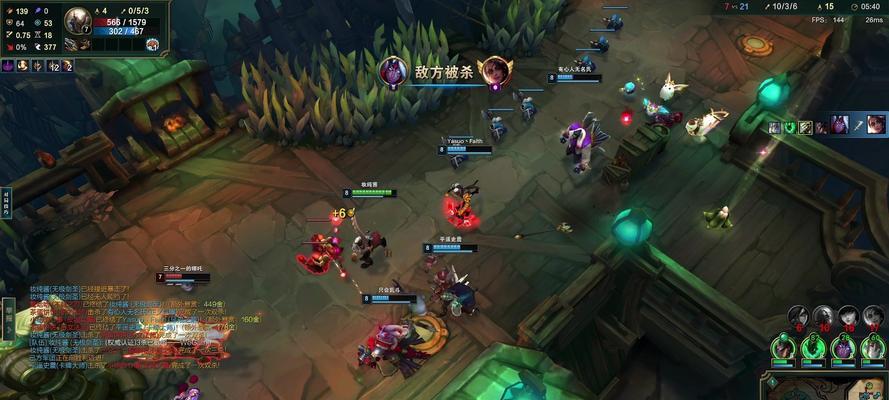Click the last grey dead-champion portrait
Image resolution: width=889 pixels, height=400 pixels.
pyautogui.click(x=873, y=317)
